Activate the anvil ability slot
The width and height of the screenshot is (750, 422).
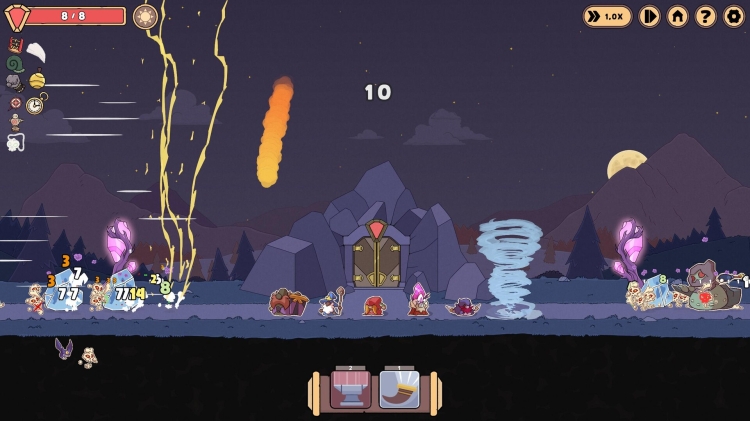coord(350,389)
